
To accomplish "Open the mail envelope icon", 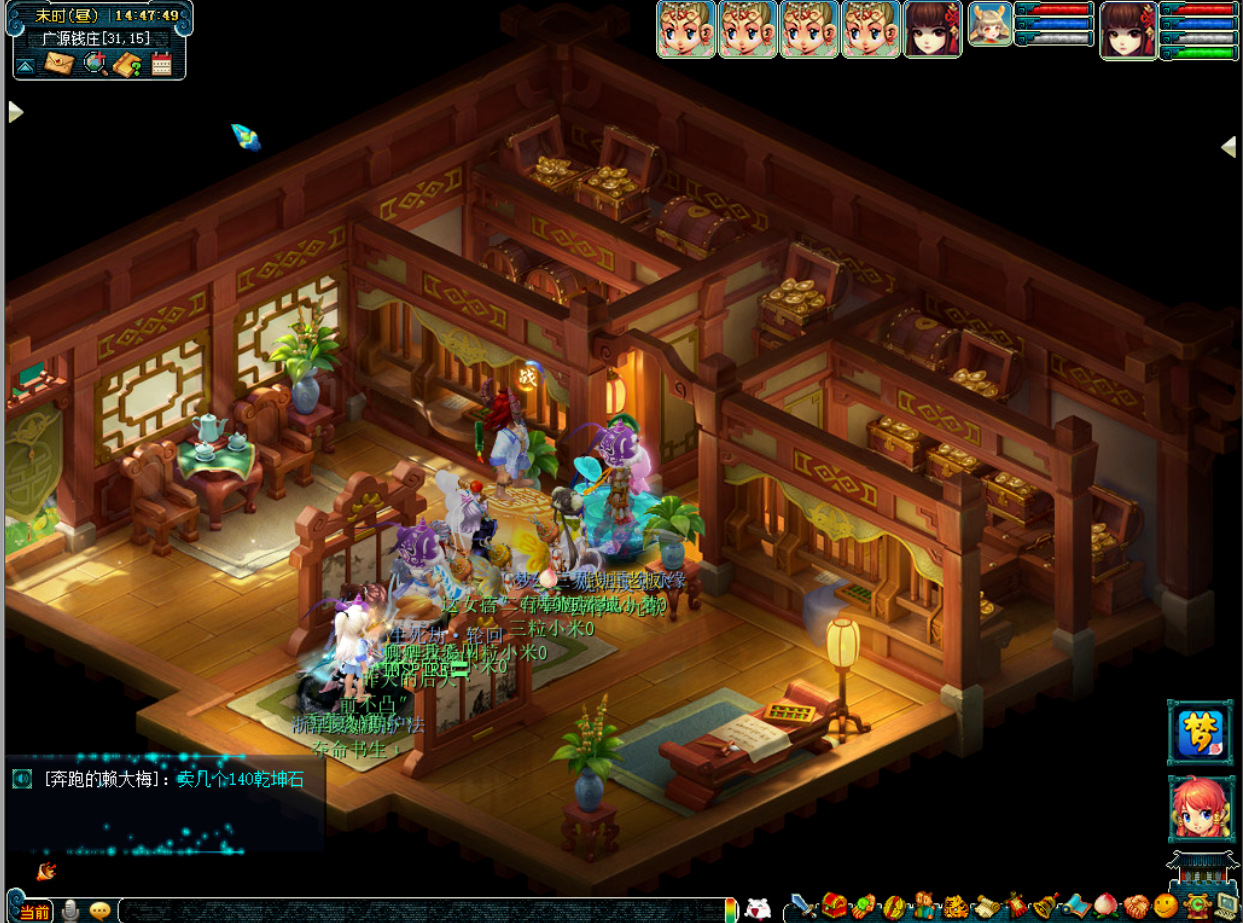I will (59, 64).
